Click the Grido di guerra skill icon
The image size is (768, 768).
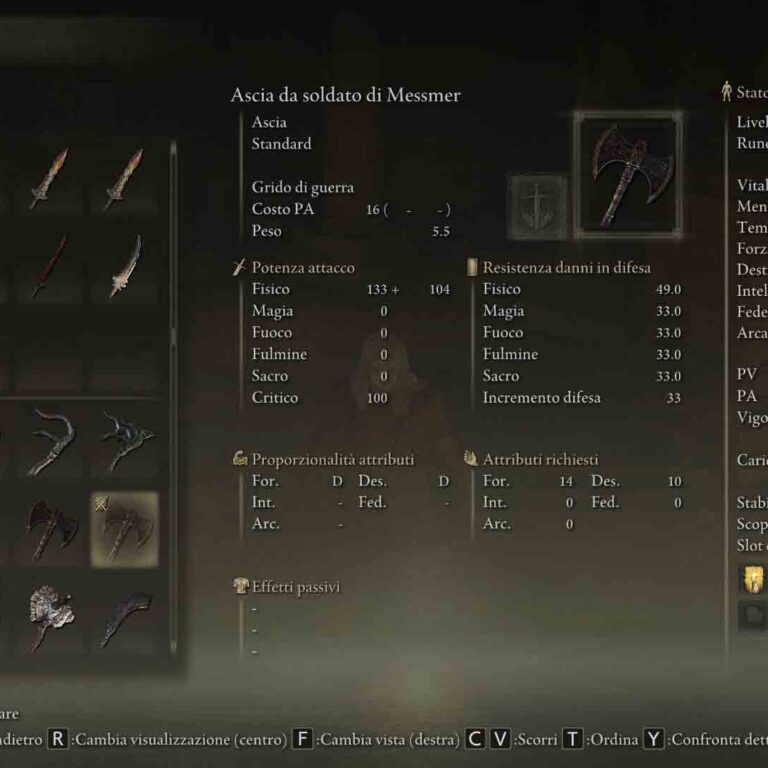(x=538, y=207)
